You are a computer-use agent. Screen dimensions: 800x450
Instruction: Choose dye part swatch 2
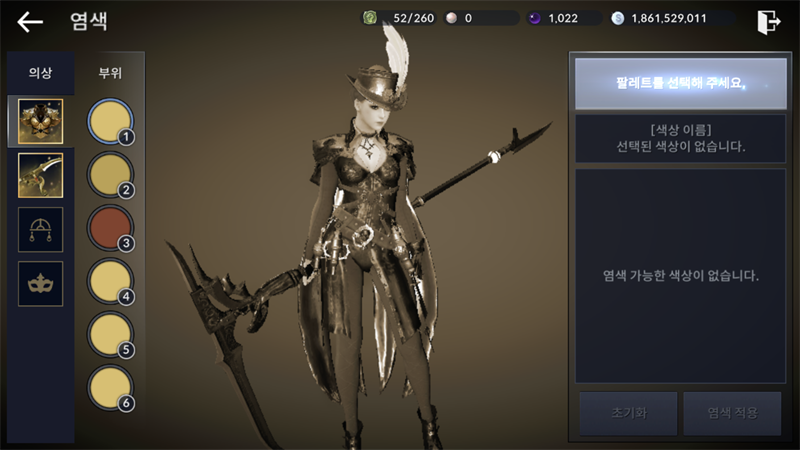110,176
